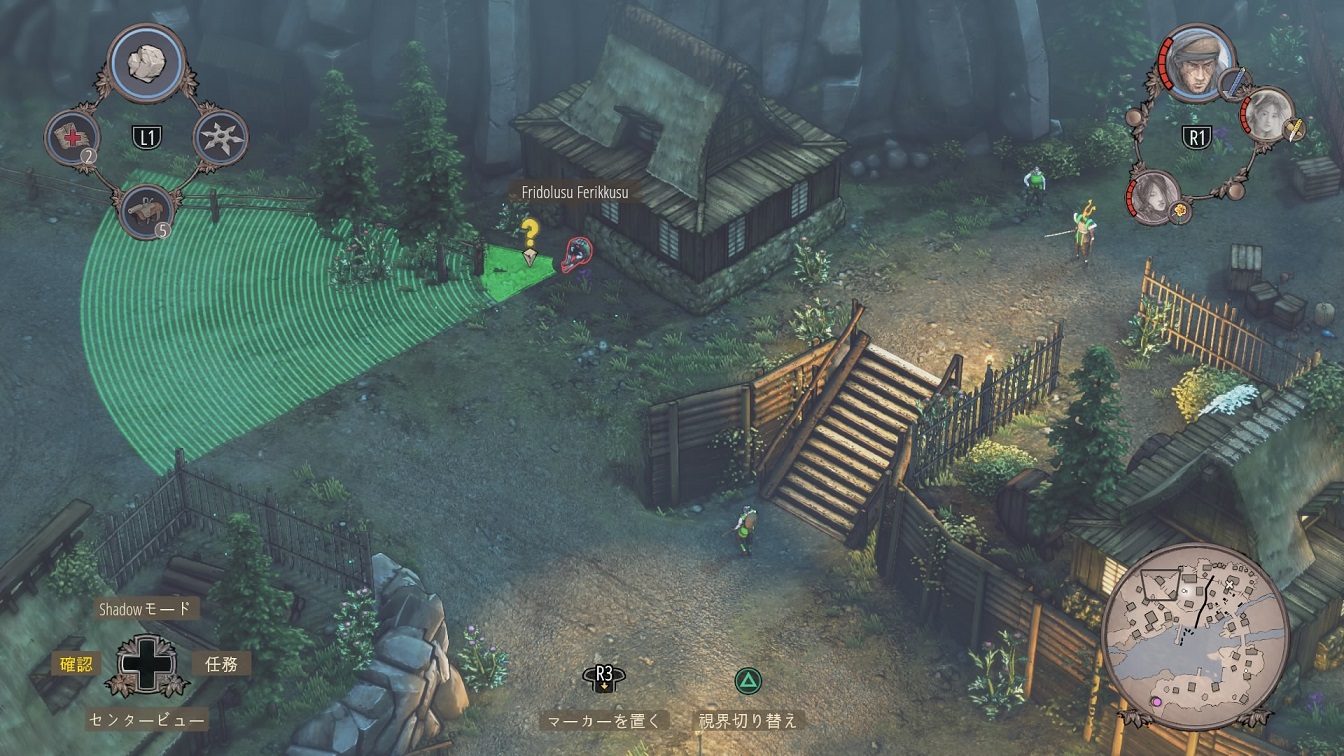Image resolution: width=1344 pixels, height=756 pixels.
Task: Equip the matchlock pistol skill
Action: (x=145, y=211)
